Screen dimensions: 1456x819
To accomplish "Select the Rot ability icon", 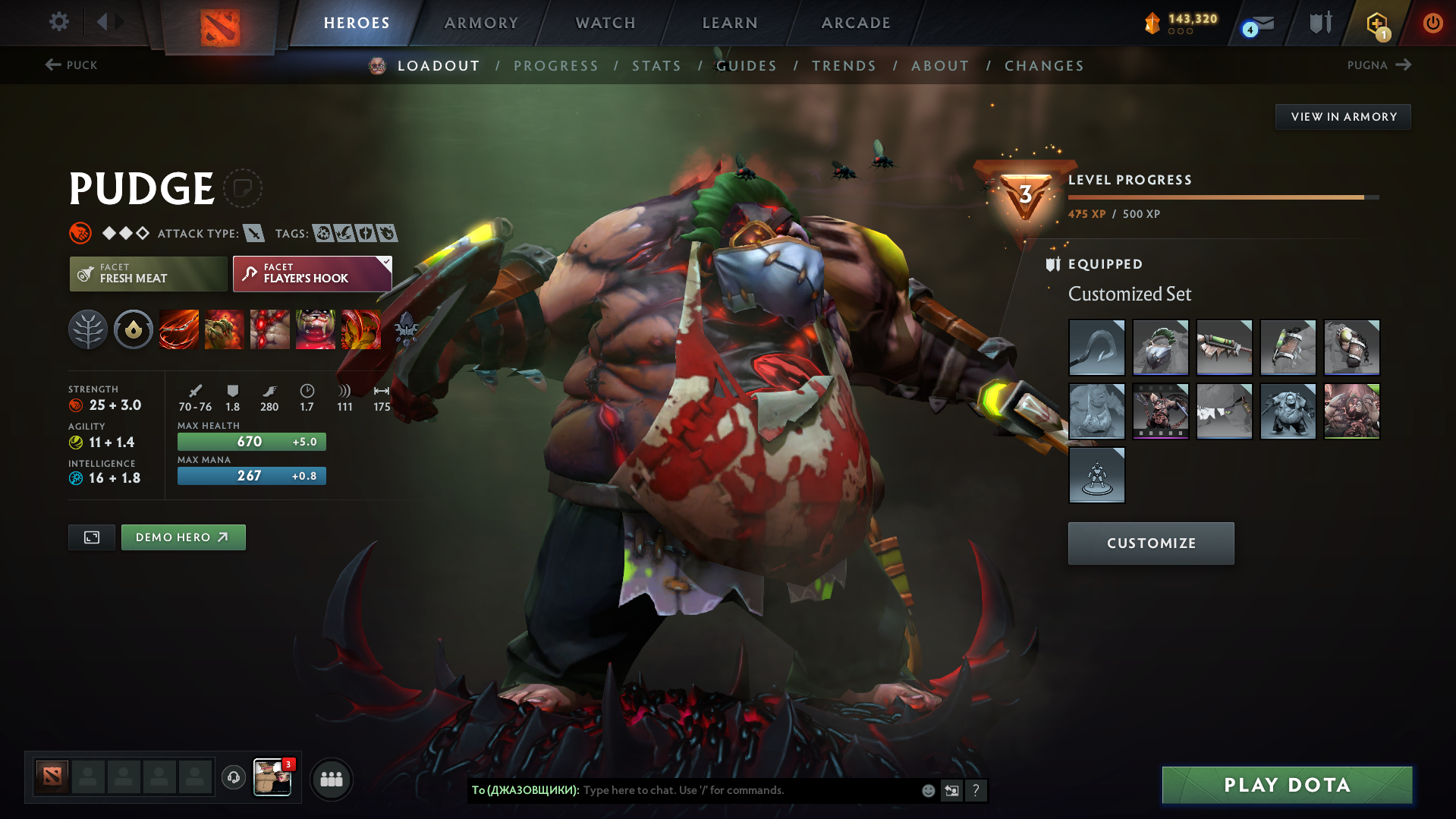I will [225, 329].
